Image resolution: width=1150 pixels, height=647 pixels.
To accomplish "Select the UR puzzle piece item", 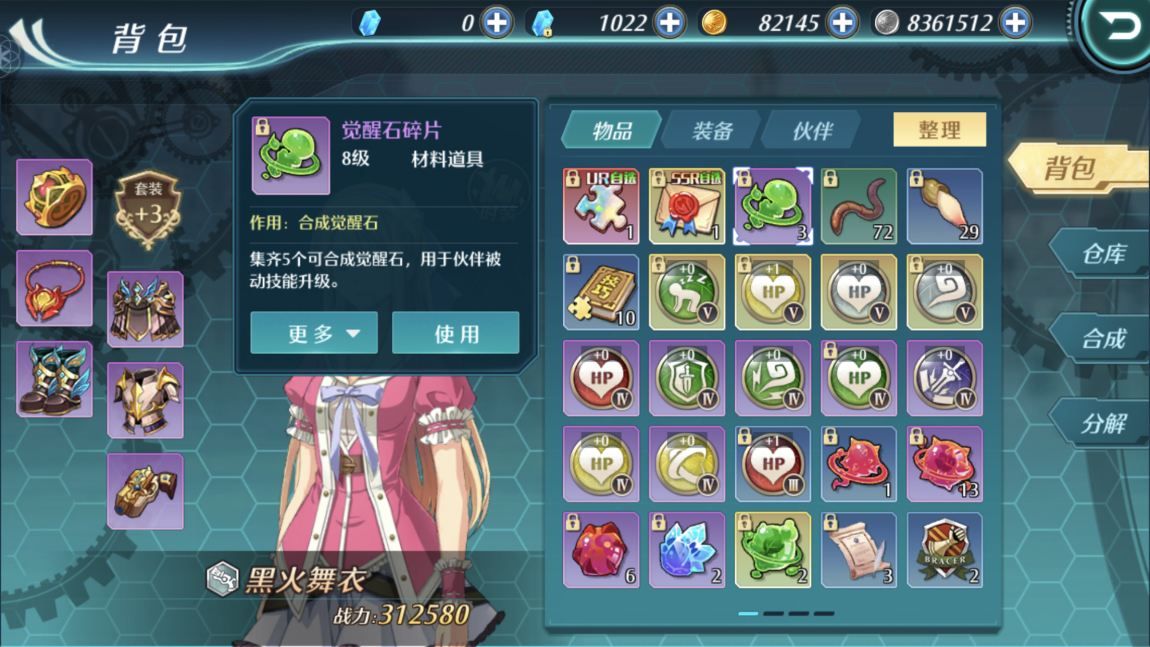I will point(601,207).
